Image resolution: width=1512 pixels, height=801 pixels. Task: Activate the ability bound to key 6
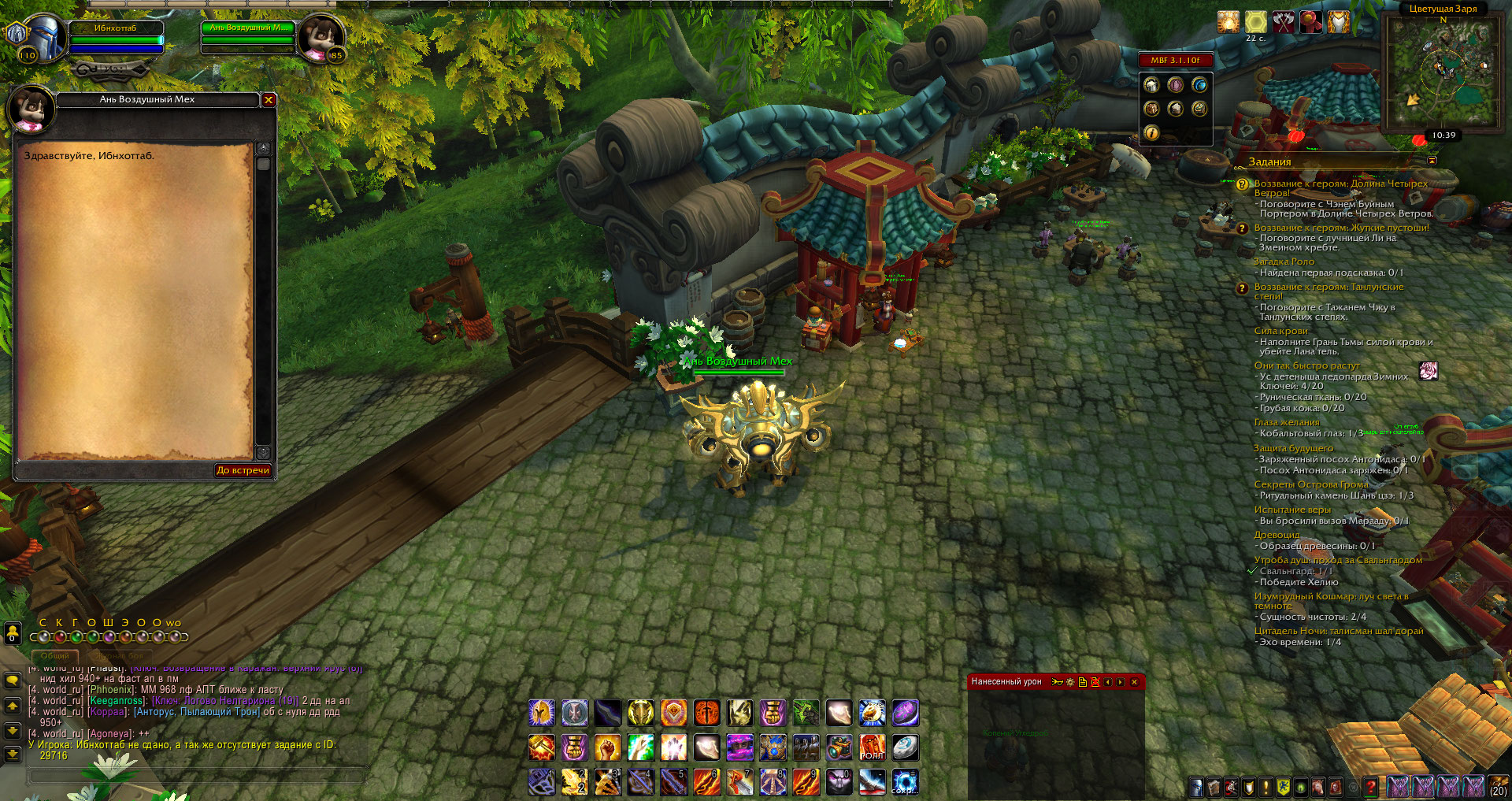(x=706, y=782)
